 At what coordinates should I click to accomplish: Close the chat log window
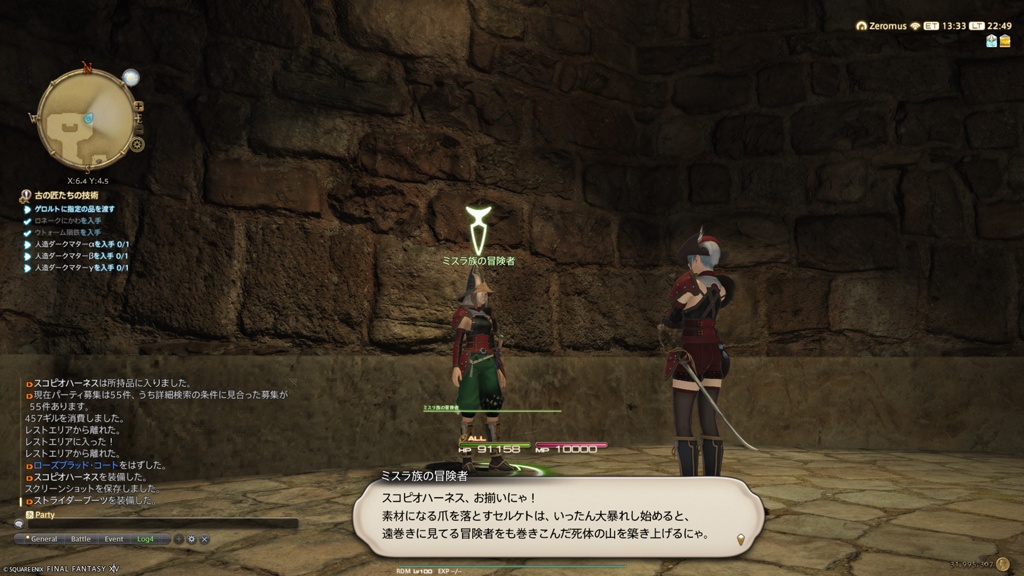click(x=205, y=539)
